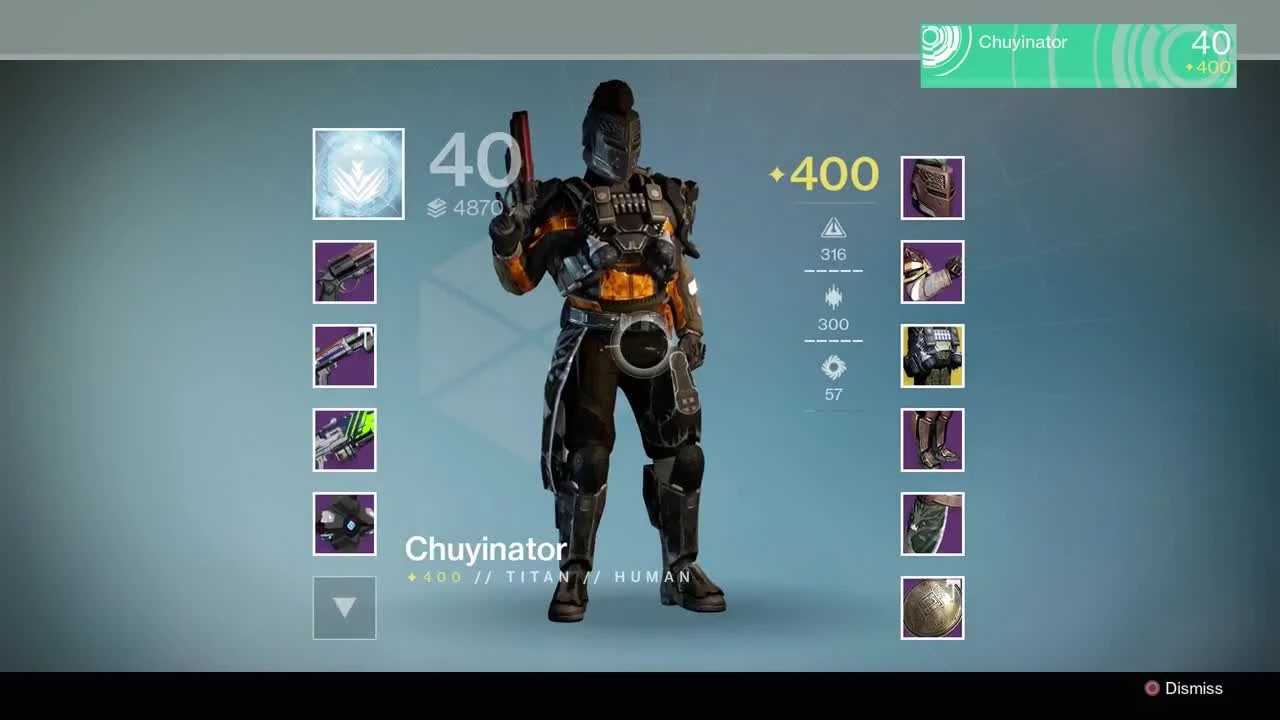1280x720 pixels.
Task: Select the equipped Ghost shell
Action: [x=344, y=523]
